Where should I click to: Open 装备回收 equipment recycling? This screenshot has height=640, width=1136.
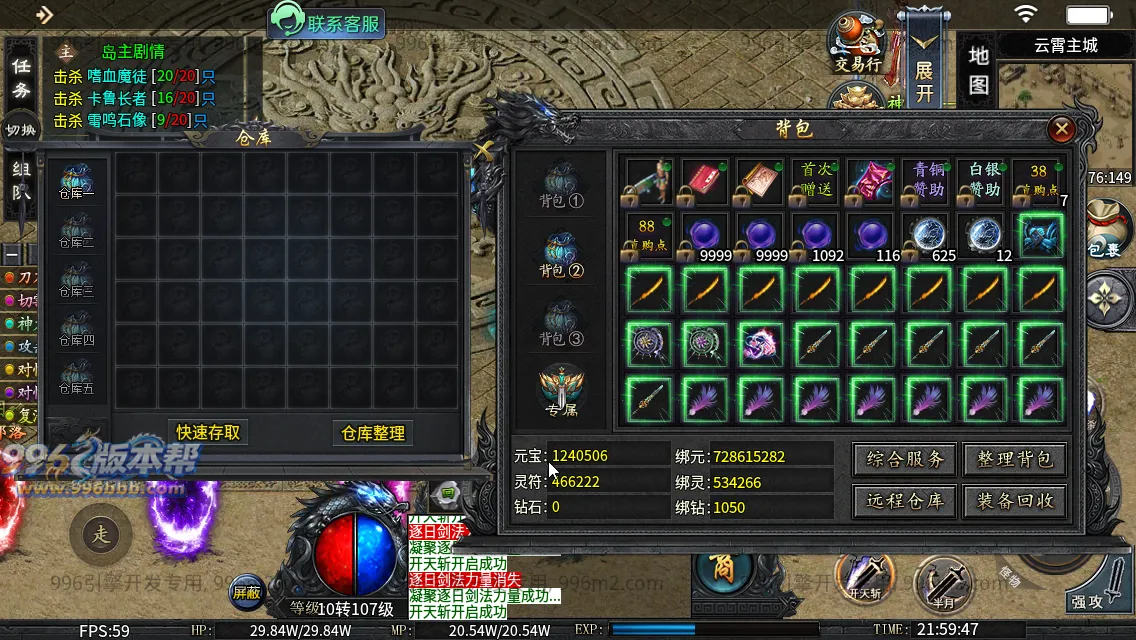(x=1015, y=501)
